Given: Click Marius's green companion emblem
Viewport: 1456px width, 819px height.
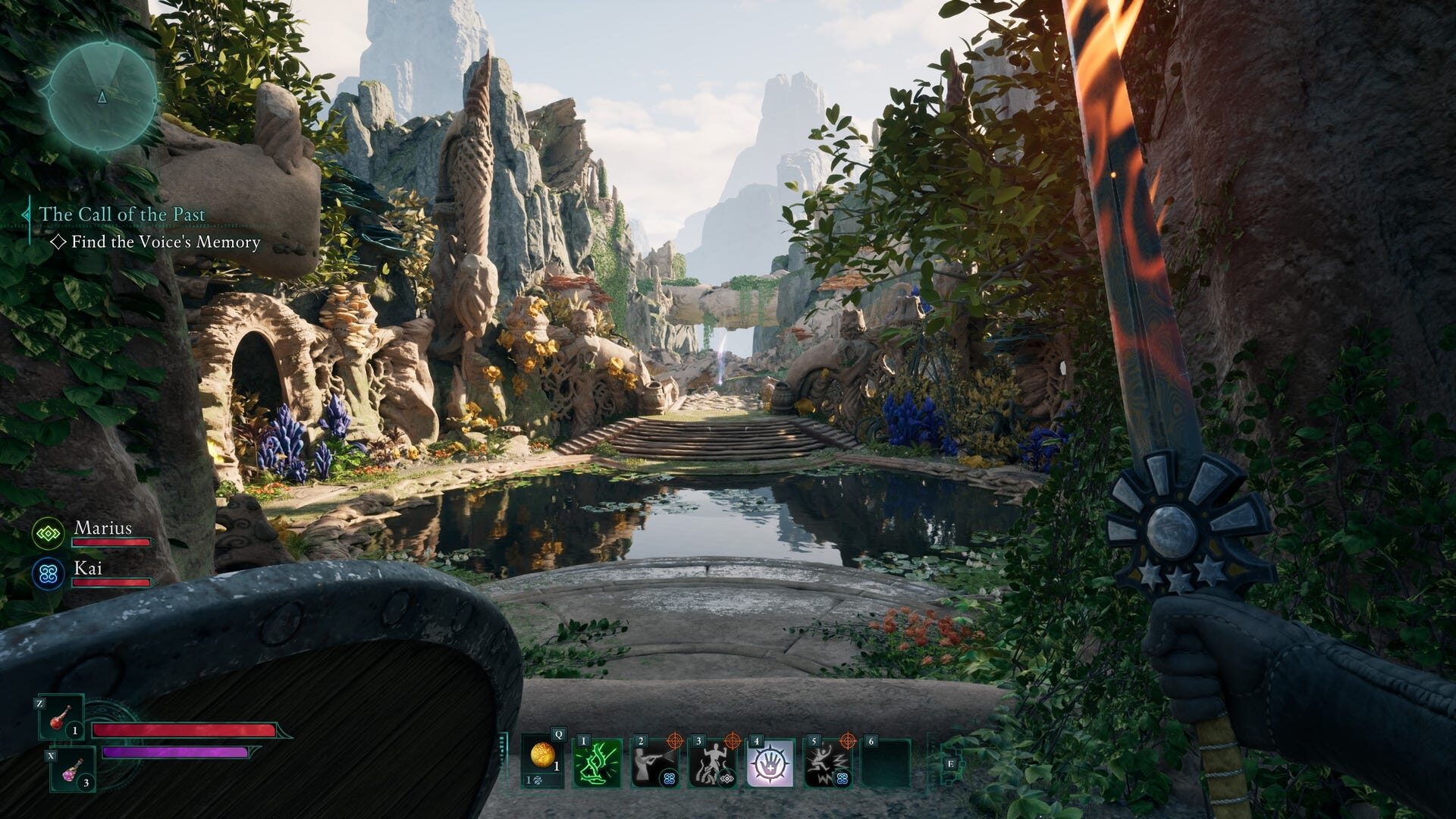Looking at the screenshot, I should click(x=47, y=534).
